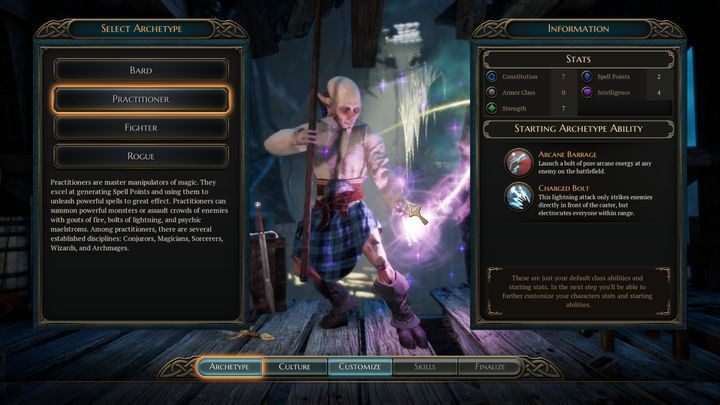Click the Constitution stat icon
720x405 pixels.
click(x=492, y=76)
